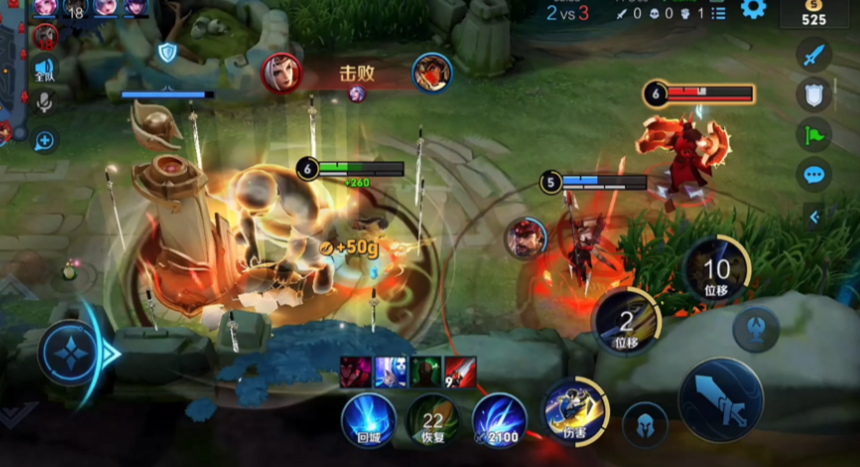Viewport: 860px width, 467px height.
Task: Open the chat bubble with plus sign
Action: click(x=45, y=141)
